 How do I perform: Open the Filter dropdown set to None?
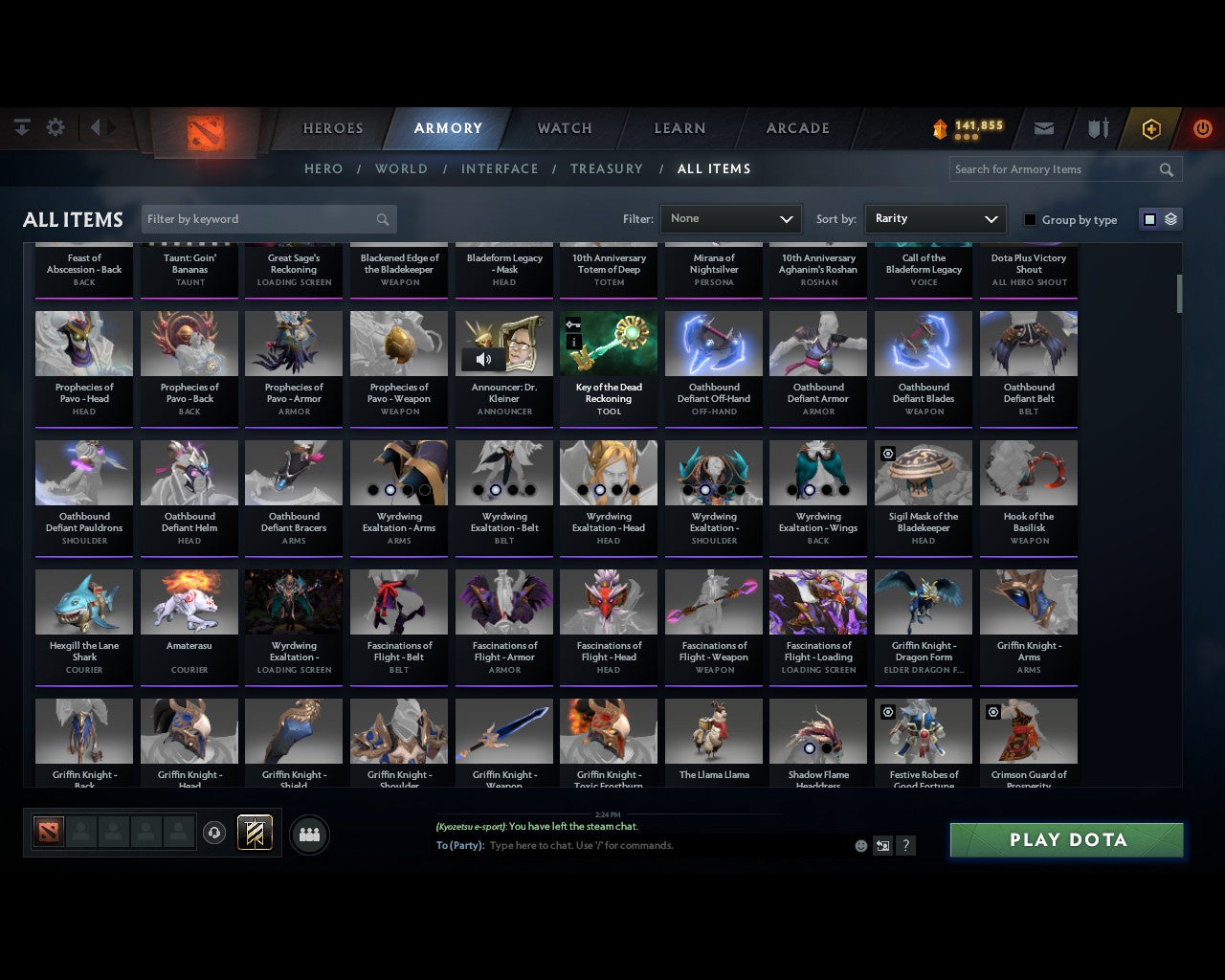(x=730, y=218)
